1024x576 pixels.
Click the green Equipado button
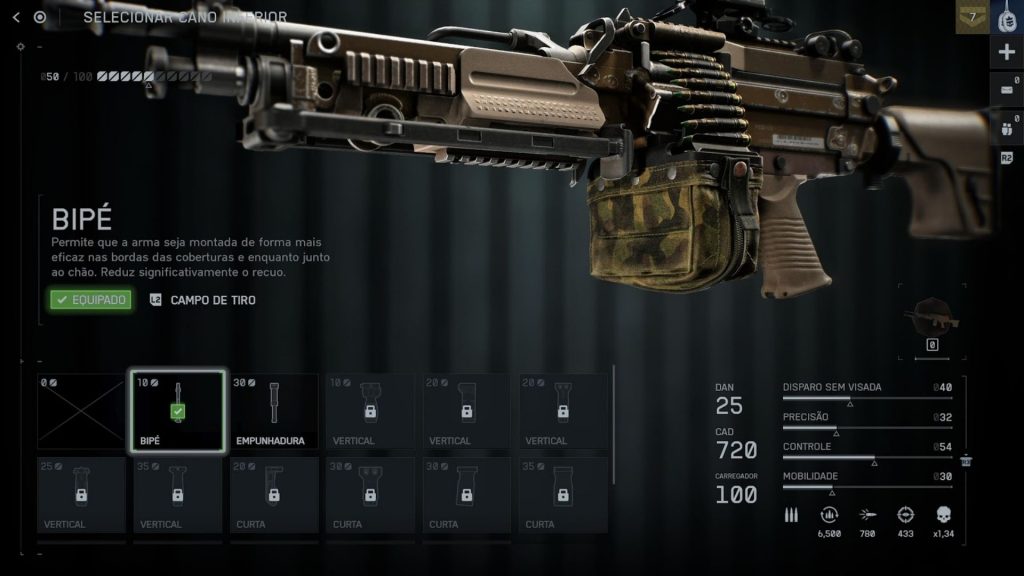[x=91, y=299]
